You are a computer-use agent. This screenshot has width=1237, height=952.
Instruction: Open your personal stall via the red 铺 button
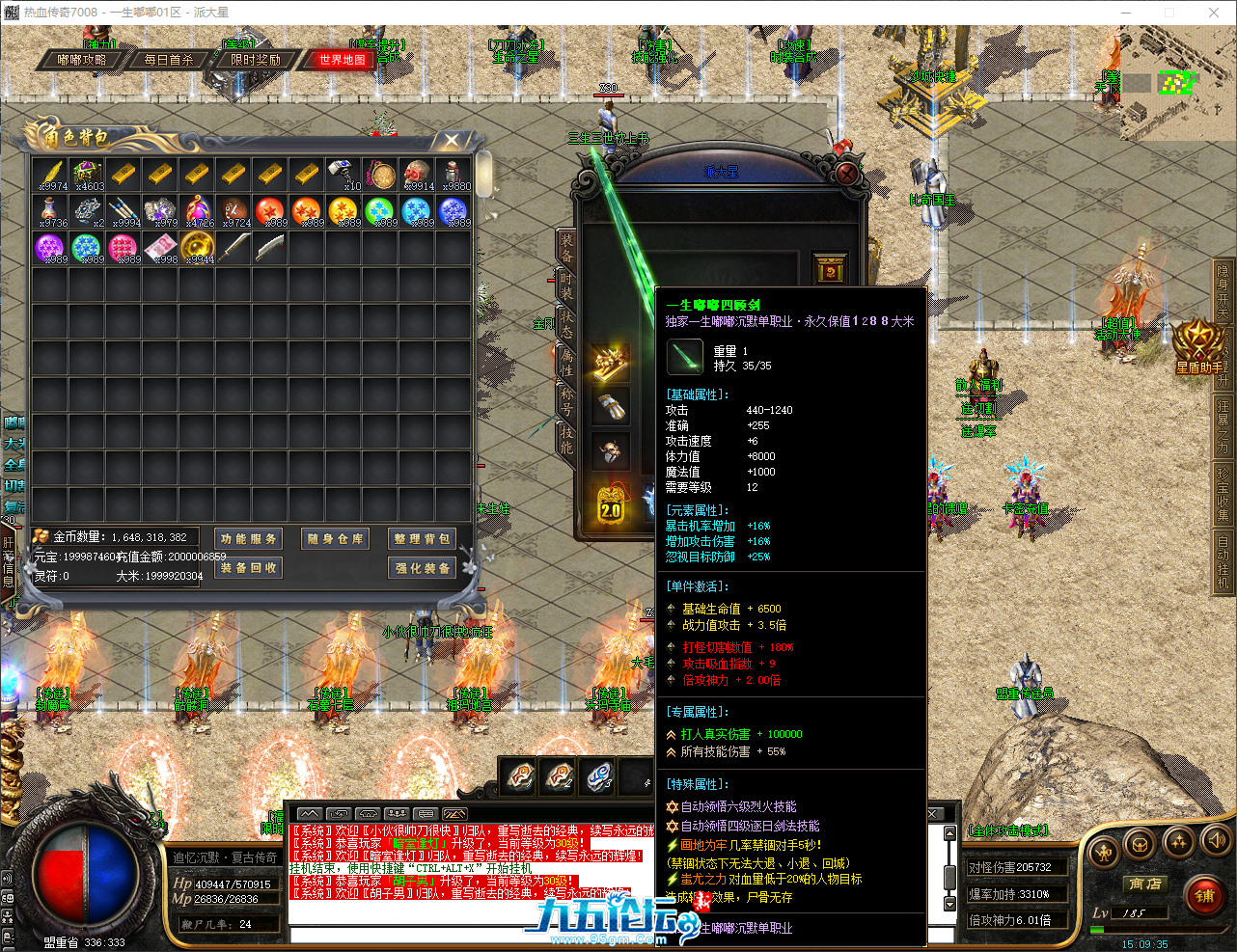1206,896
